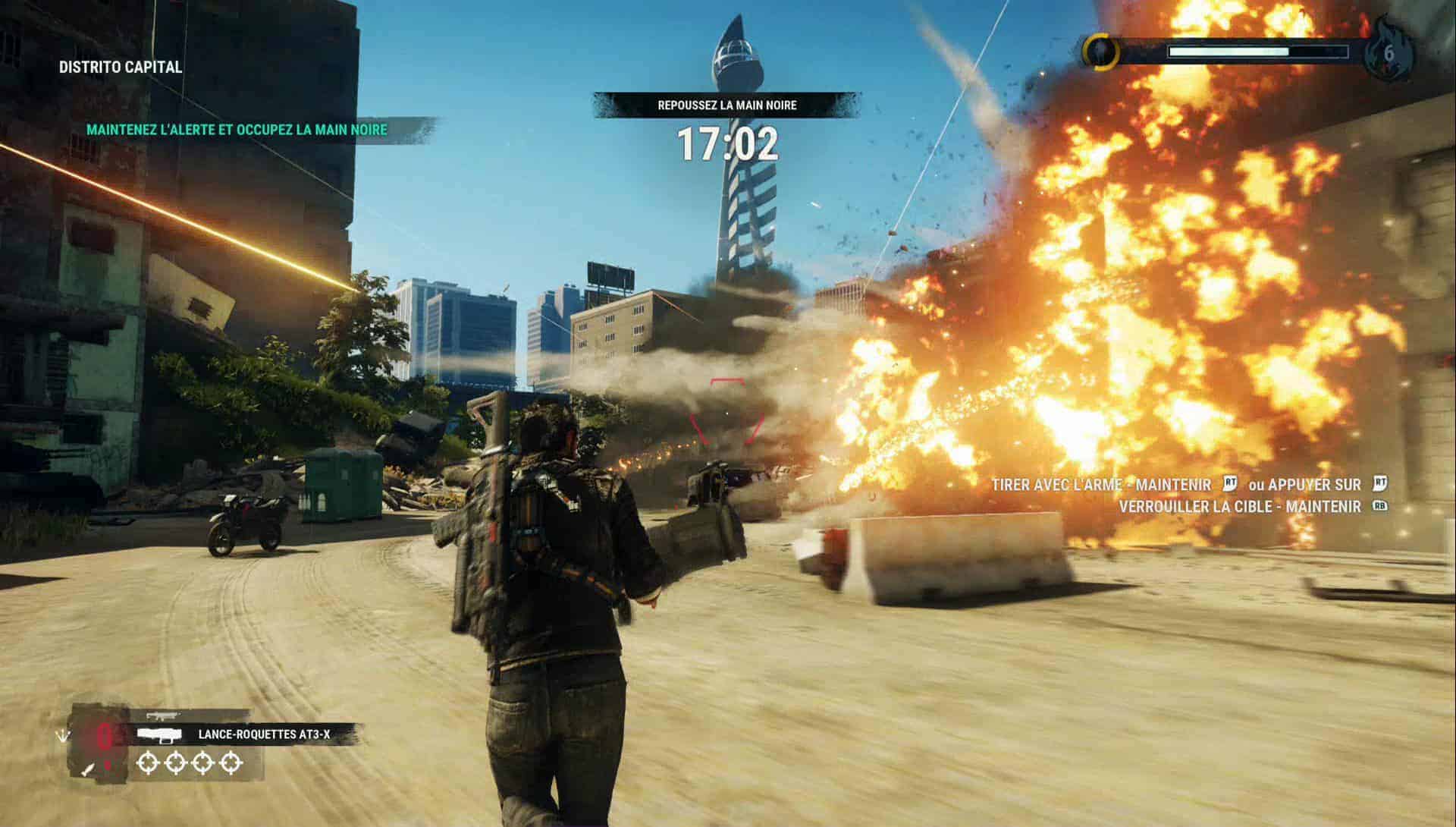1456x827 pixels.
Task: Select the Distrito Capital location label
Action: coord(121,67)
